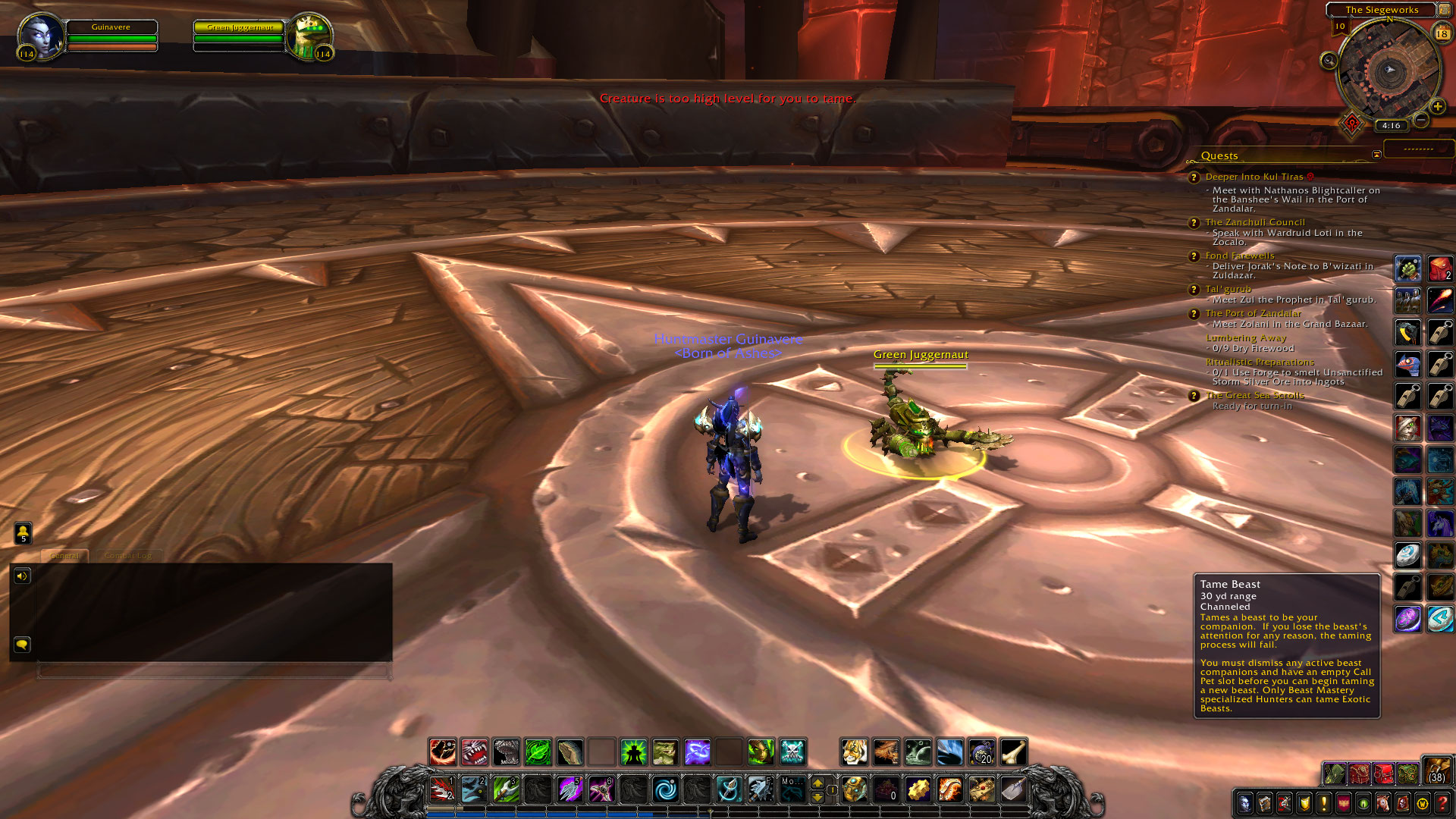Collapse the Quests tracker panel
This screenshot has width=1456, height=819.
point(1376,155)
